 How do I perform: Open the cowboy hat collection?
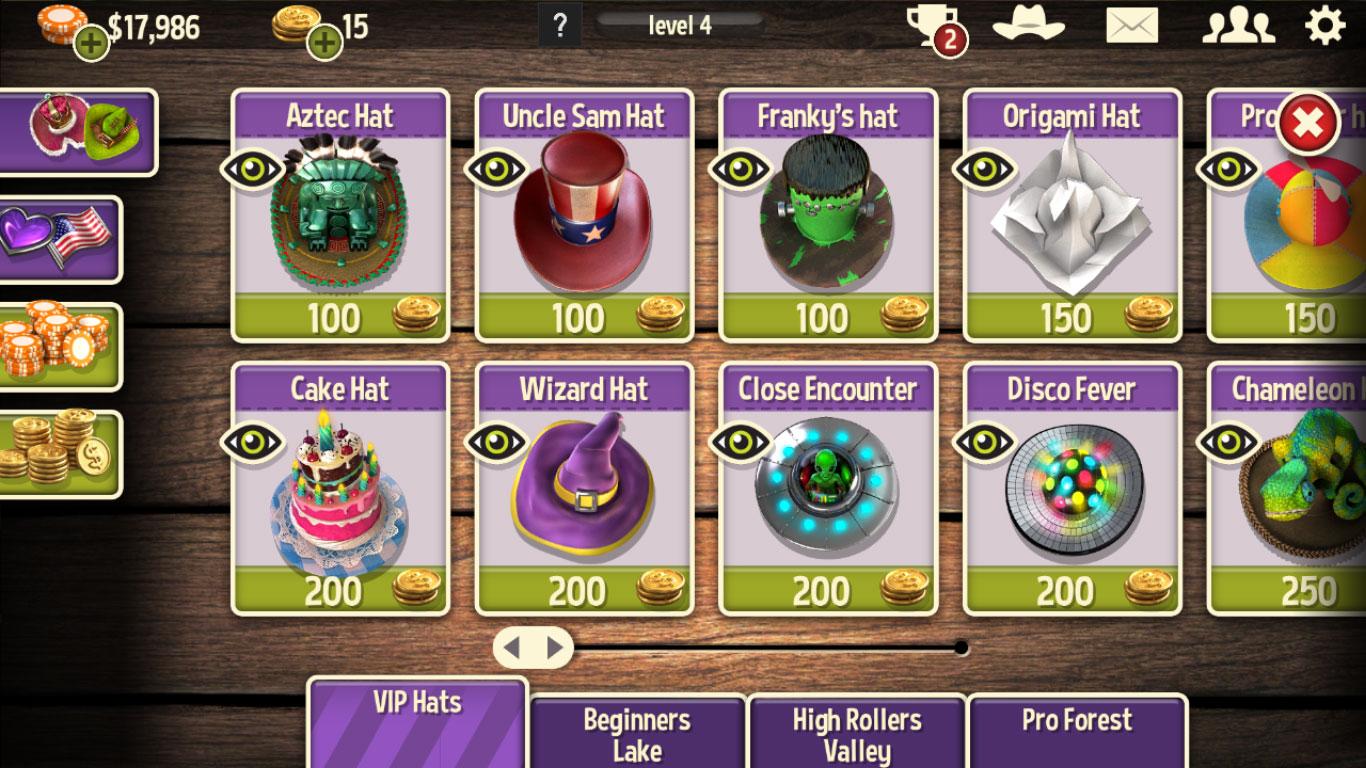[1028, 24]
